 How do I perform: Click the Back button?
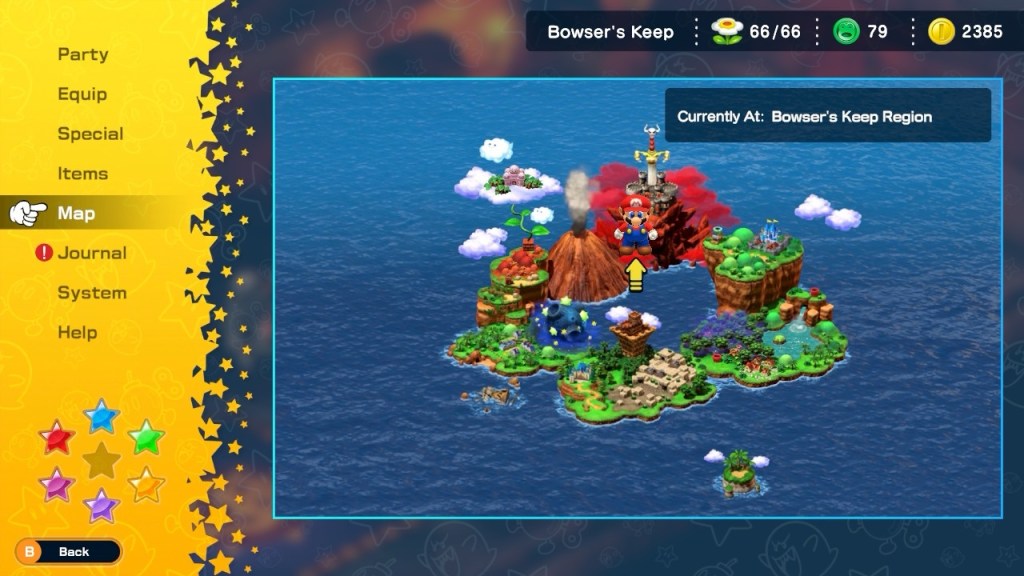pos(68,551)
